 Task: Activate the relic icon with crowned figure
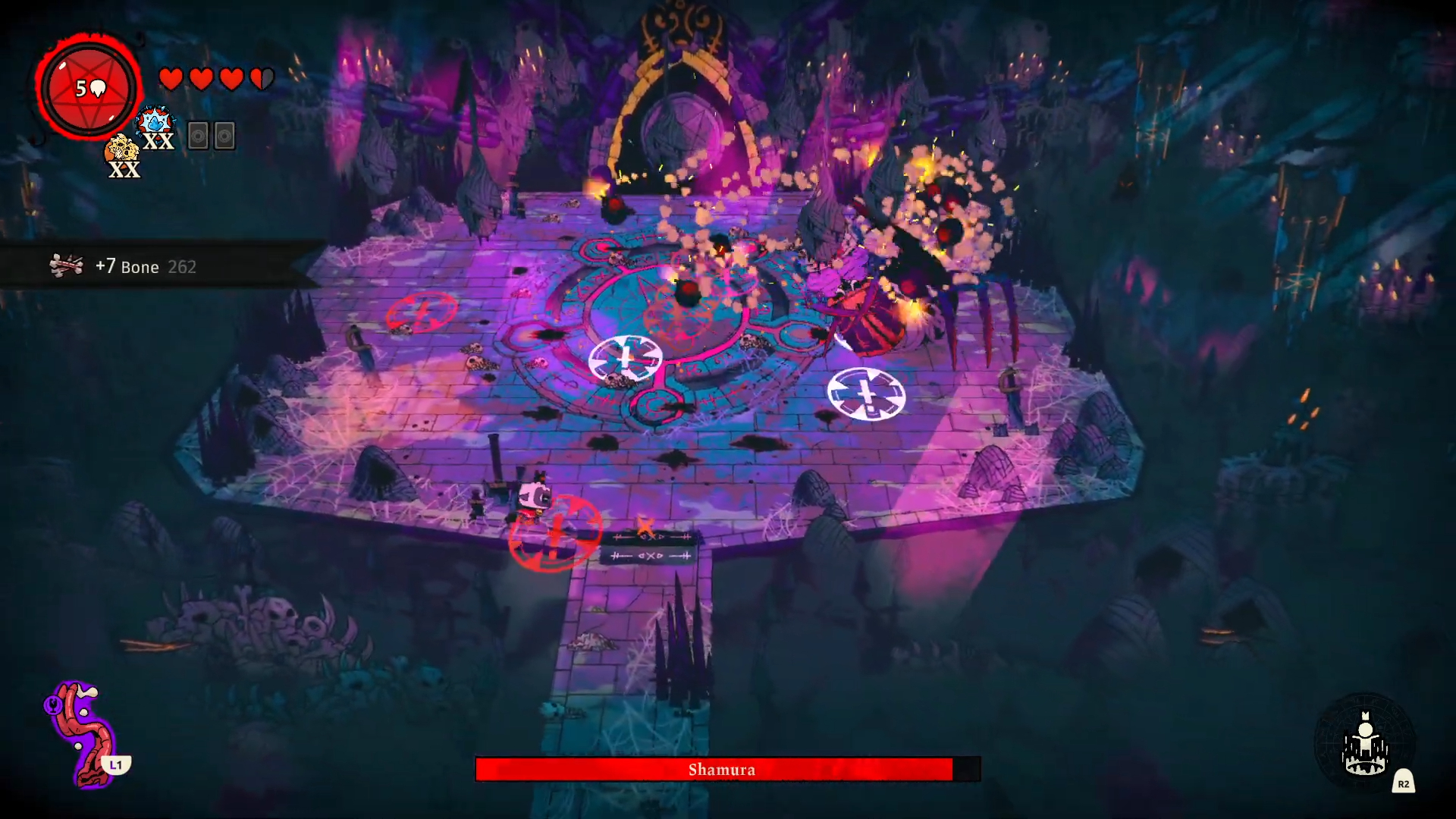pyautogui.click(x=1365, y=745)
